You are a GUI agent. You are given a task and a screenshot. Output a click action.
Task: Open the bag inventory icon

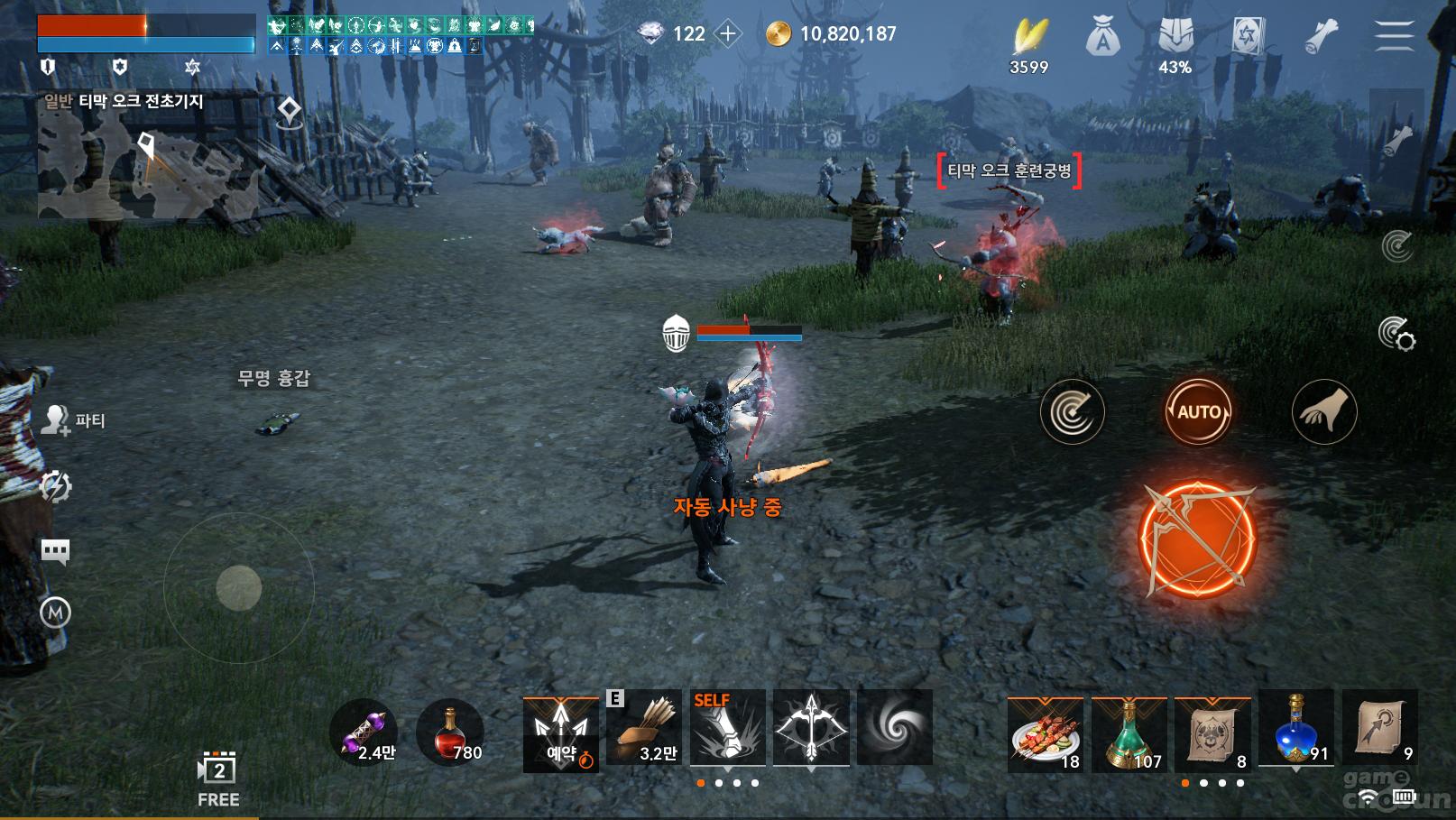(x=1102, y=38)
